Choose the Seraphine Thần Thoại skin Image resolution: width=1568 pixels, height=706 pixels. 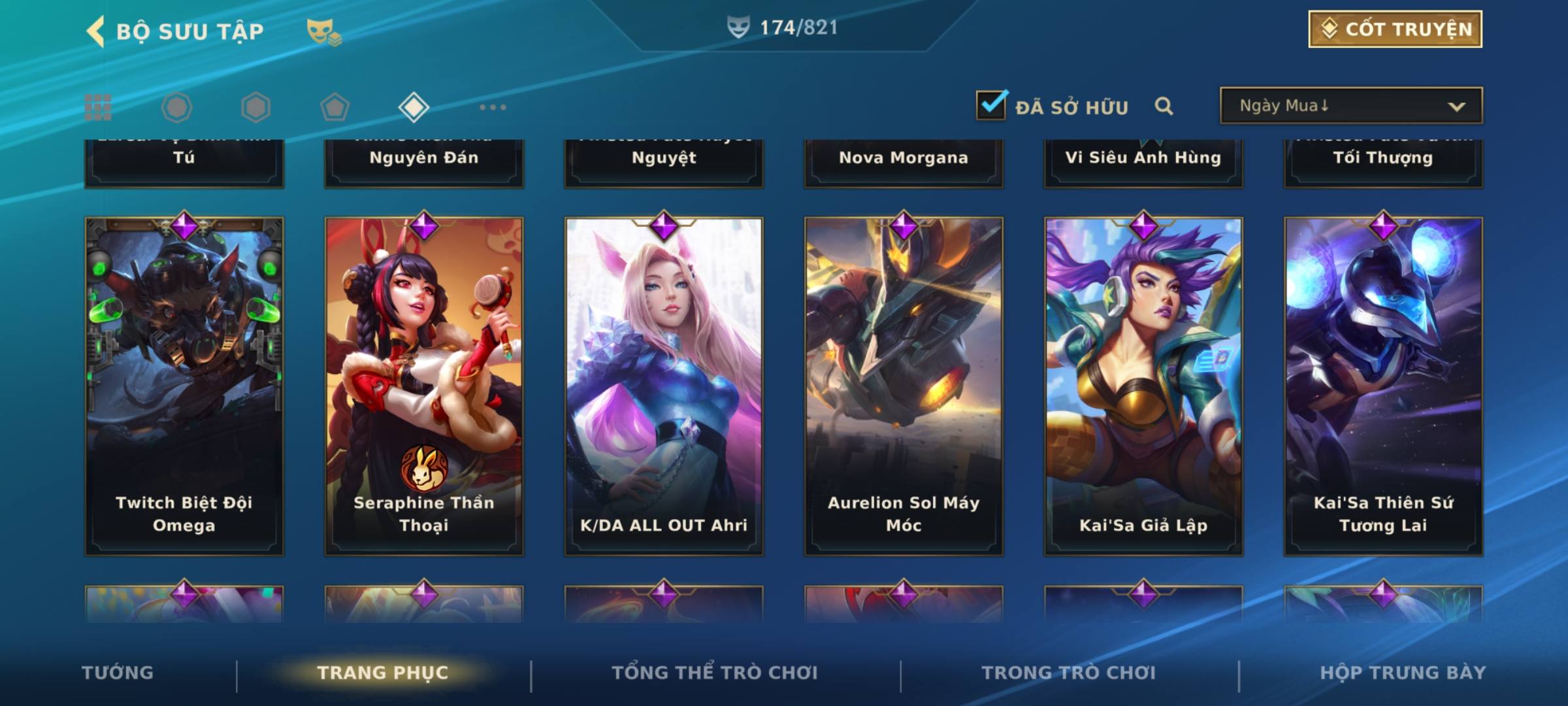(424, 386)
